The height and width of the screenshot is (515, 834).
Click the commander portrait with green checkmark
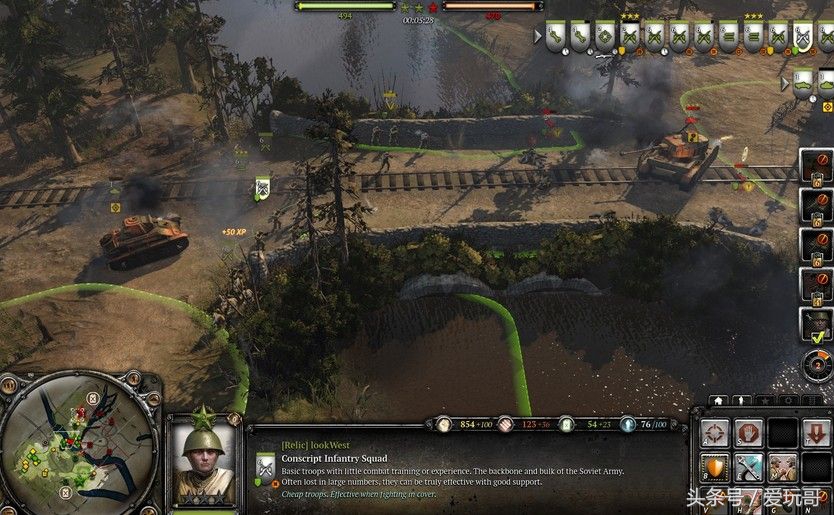tap(816, 324)
